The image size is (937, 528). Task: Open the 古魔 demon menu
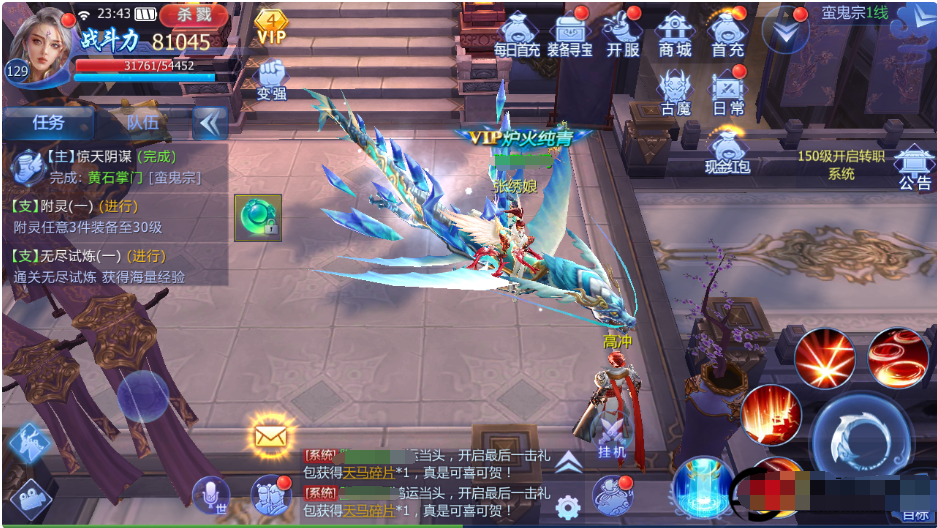tap(675, 92)
